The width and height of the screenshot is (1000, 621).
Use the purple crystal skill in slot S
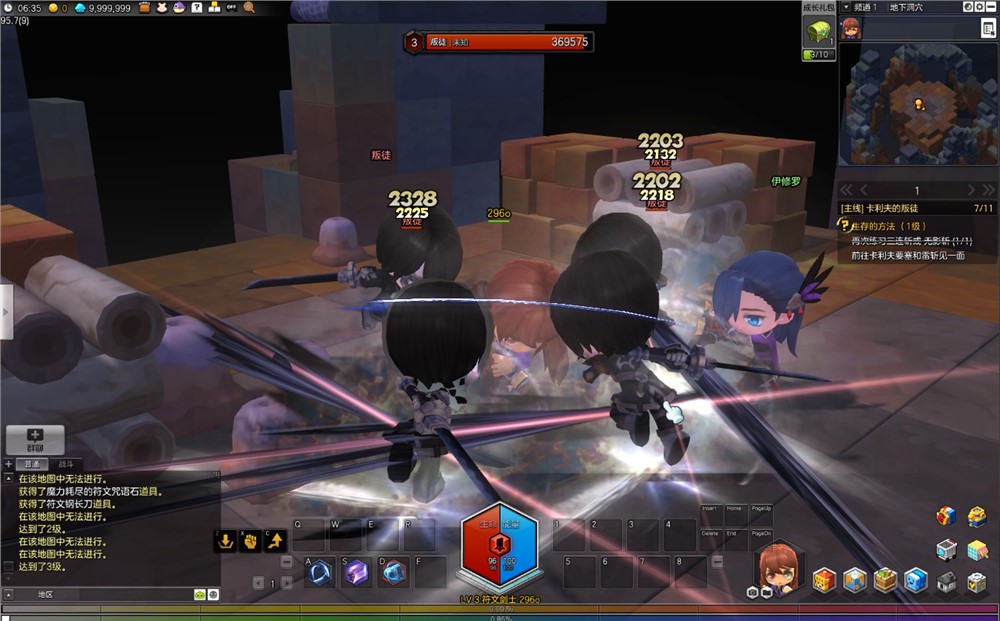point(356,571)
